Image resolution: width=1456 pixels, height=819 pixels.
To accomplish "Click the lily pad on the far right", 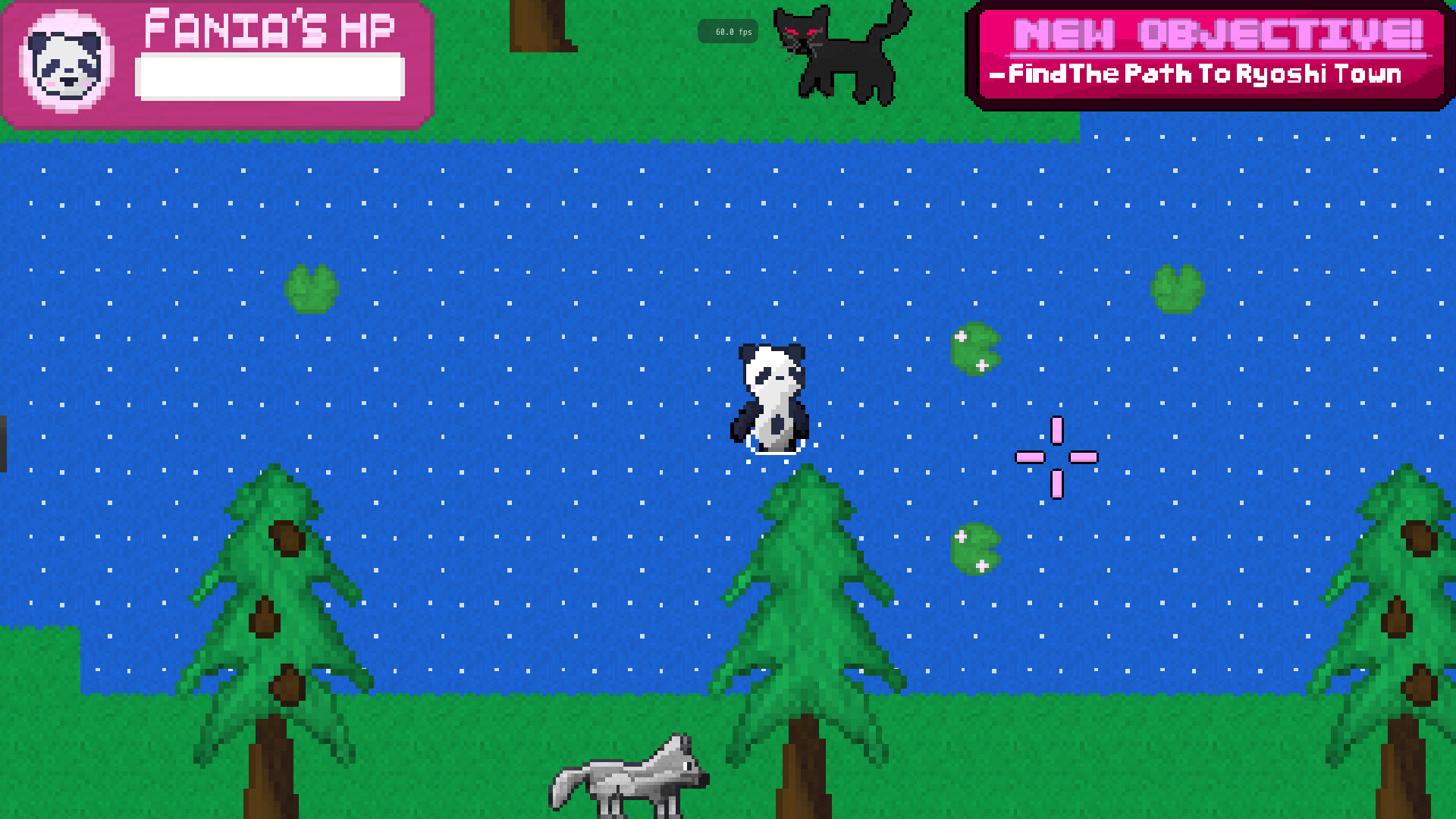I will point(1178,288).
